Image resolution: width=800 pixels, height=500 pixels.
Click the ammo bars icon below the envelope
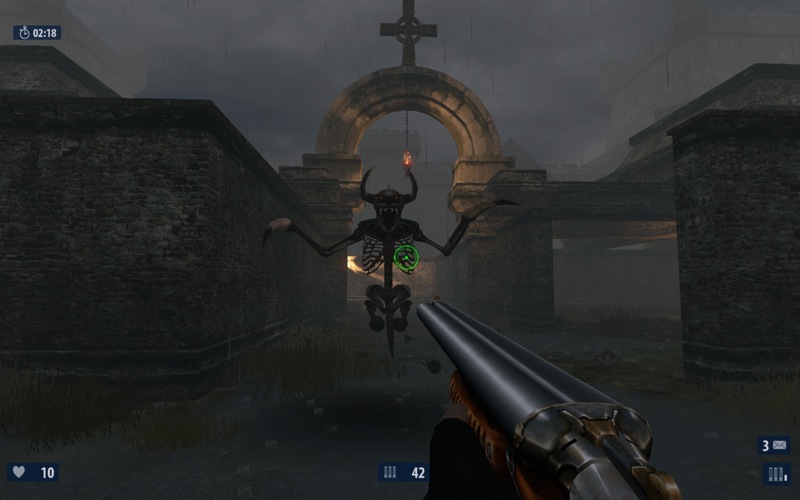tap(777, 473)
